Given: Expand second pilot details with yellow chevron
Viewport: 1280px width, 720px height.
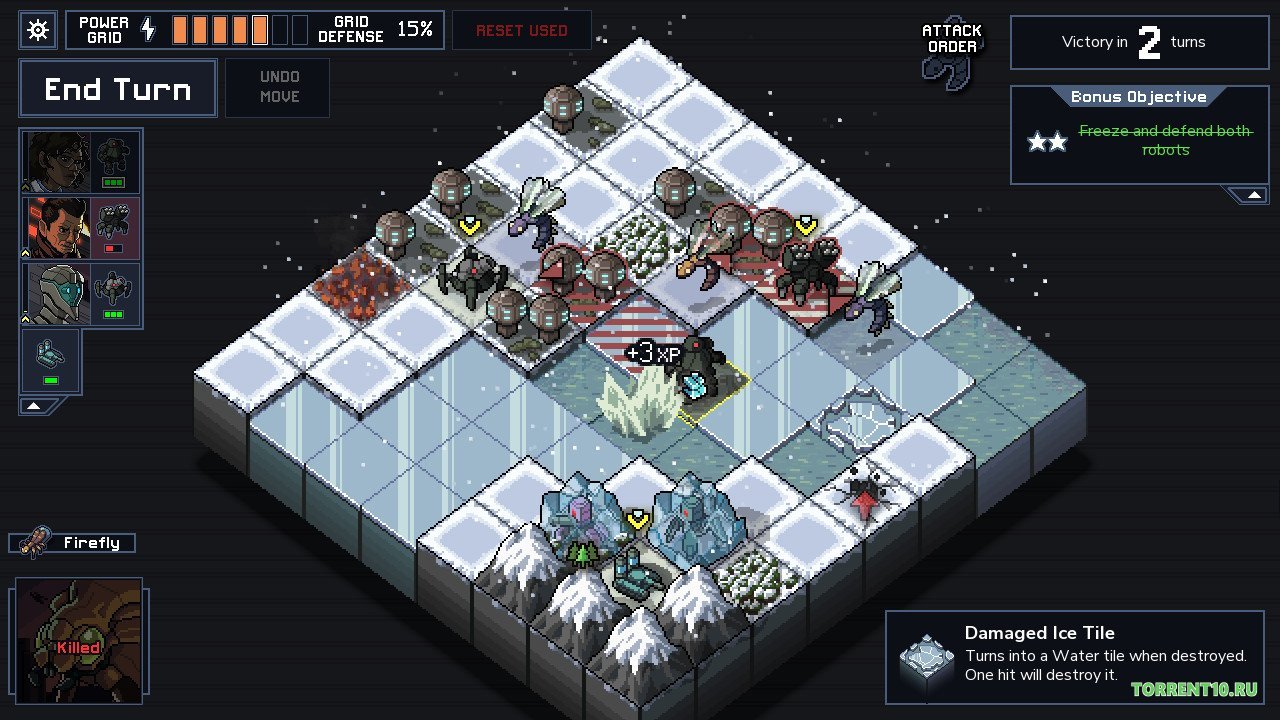Looking at the screenshot, I should 24,251.
